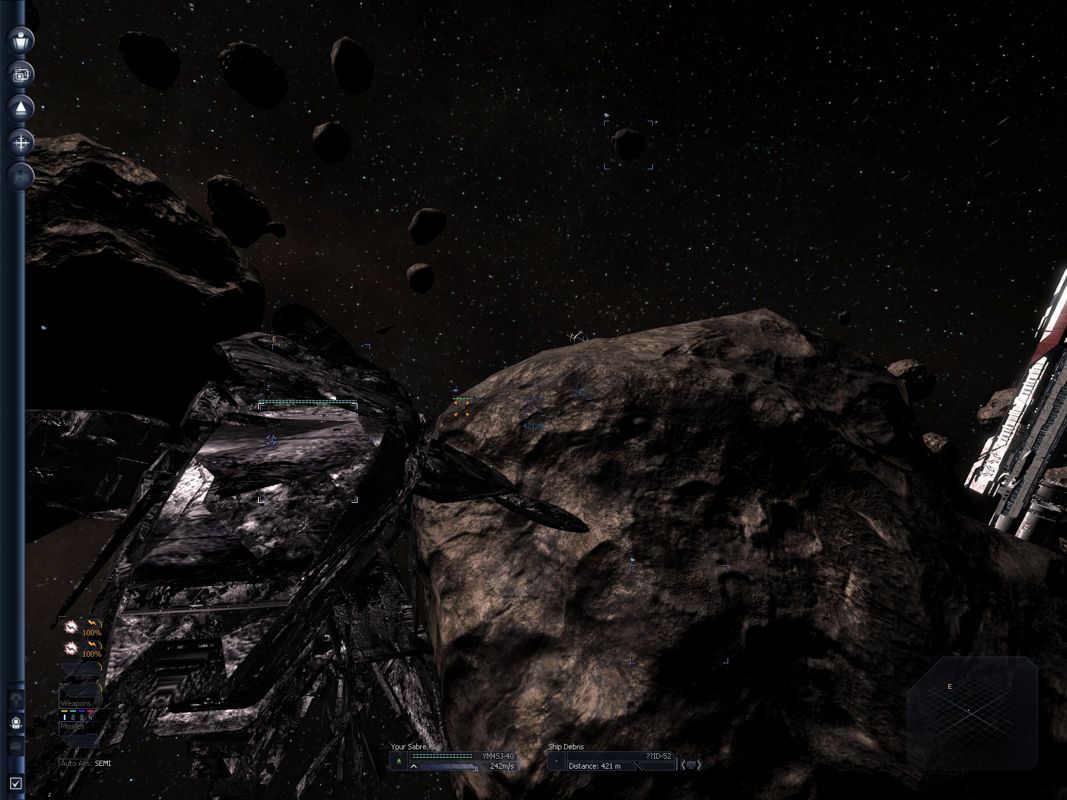This screenshot has width=1067, height=800.
Task: Click the checkmark box in the sidebar
Action: [x=15, y=784]
